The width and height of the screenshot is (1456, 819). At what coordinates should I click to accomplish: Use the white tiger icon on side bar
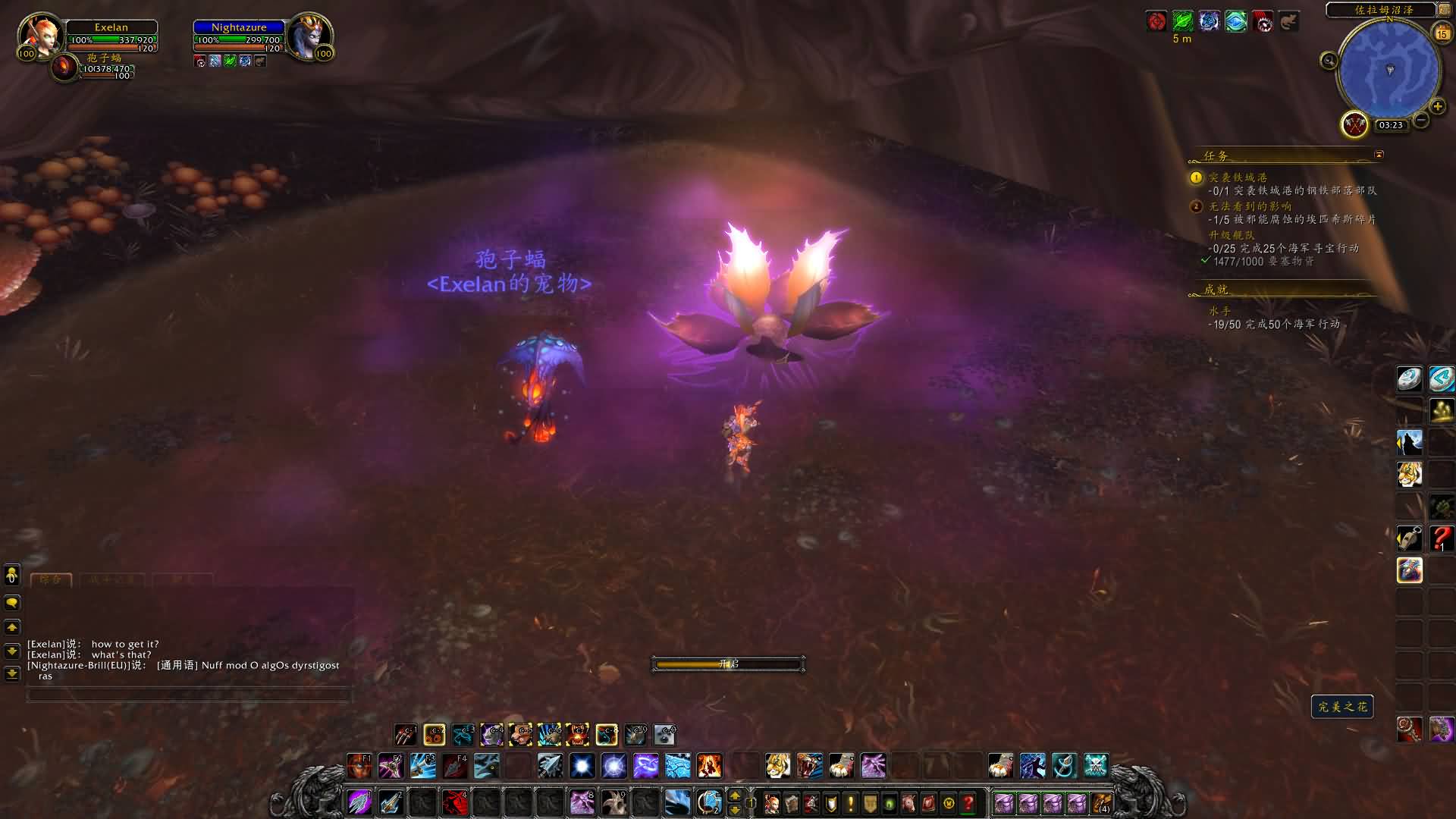click(1410, 475)
